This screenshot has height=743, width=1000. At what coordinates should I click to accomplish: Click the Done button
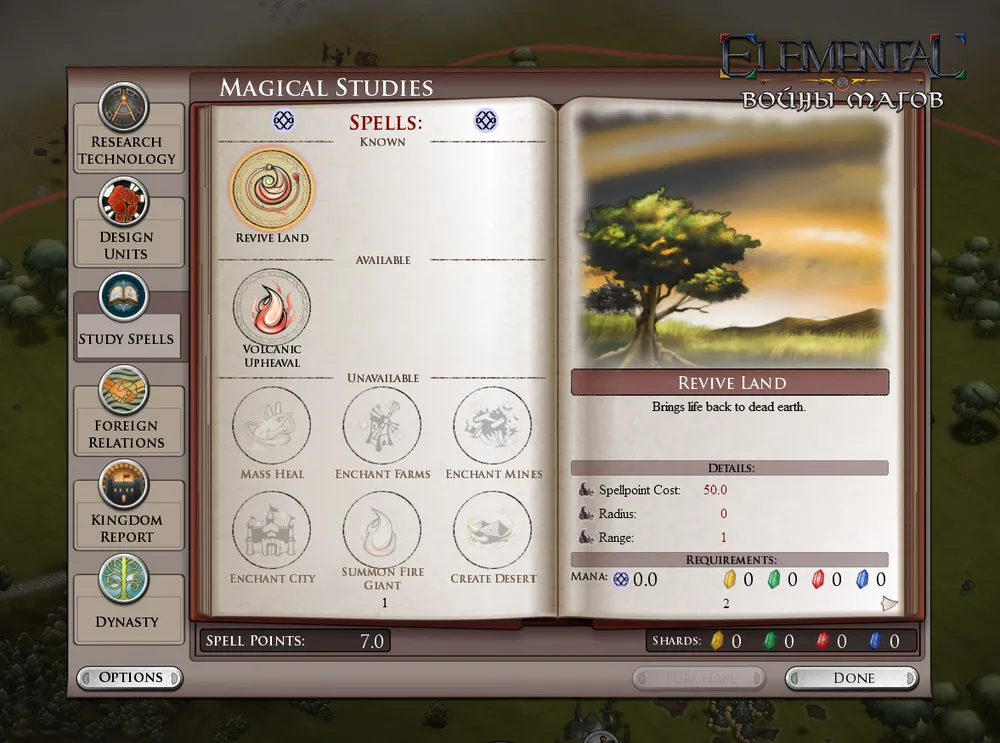(x=852, y=678)
